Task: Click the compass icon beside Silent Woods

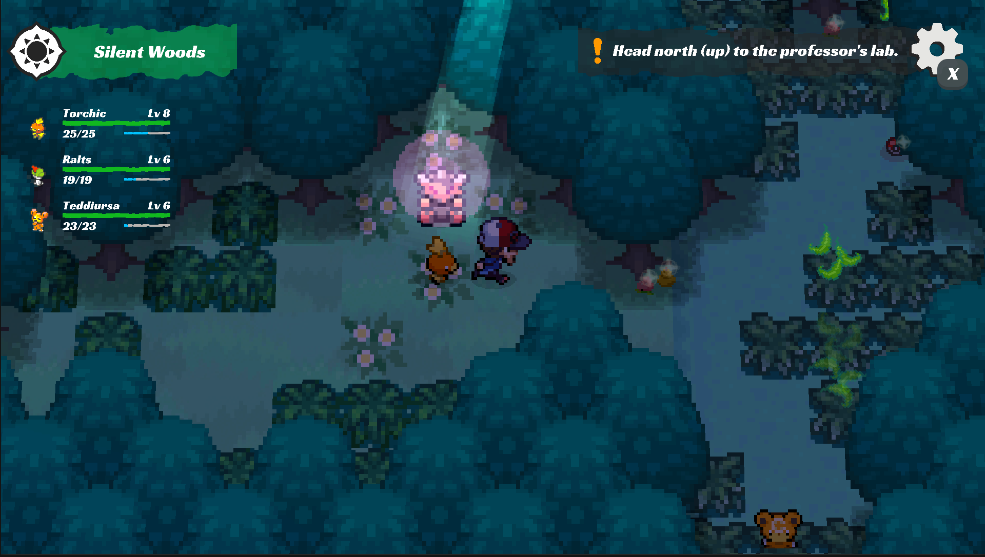Action: (36, 50)
